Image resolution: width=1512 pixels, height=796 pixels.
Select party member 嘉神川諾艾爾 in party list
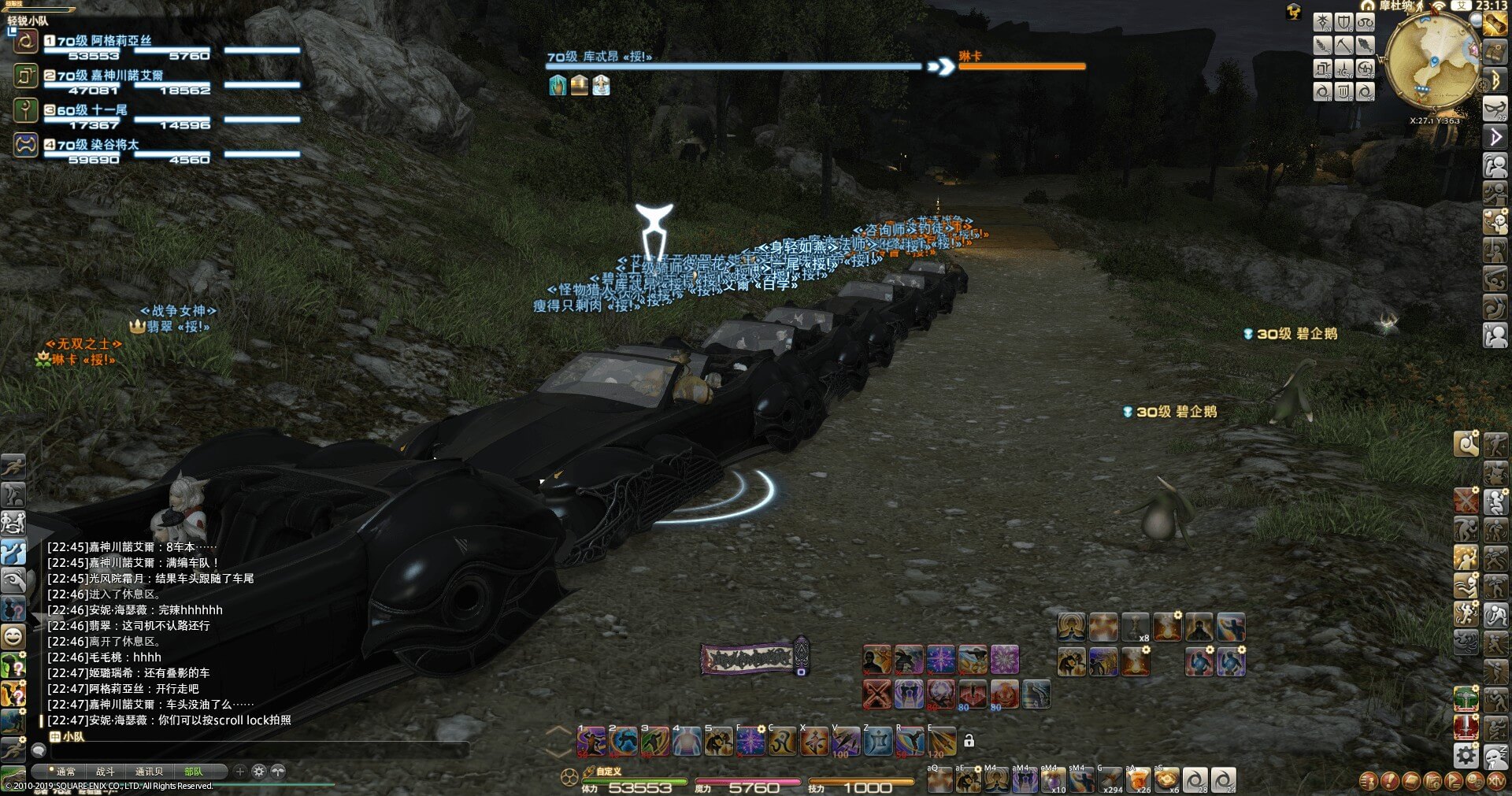110,76
